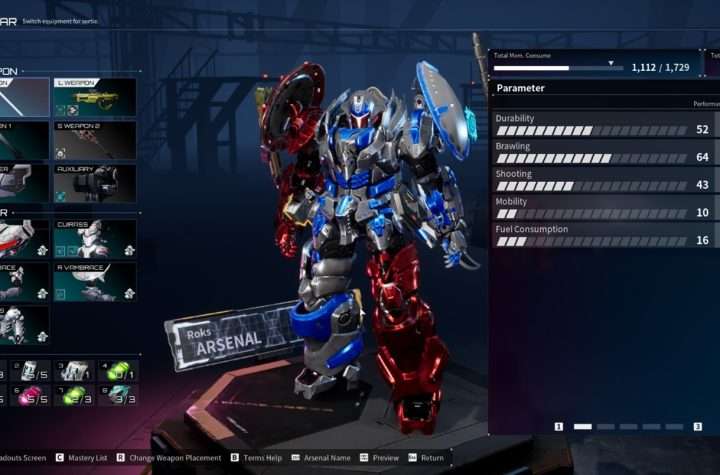The image size is (720, 475).
Task: Select the Cuirass armor slot
Action: (x=95, y=240)
